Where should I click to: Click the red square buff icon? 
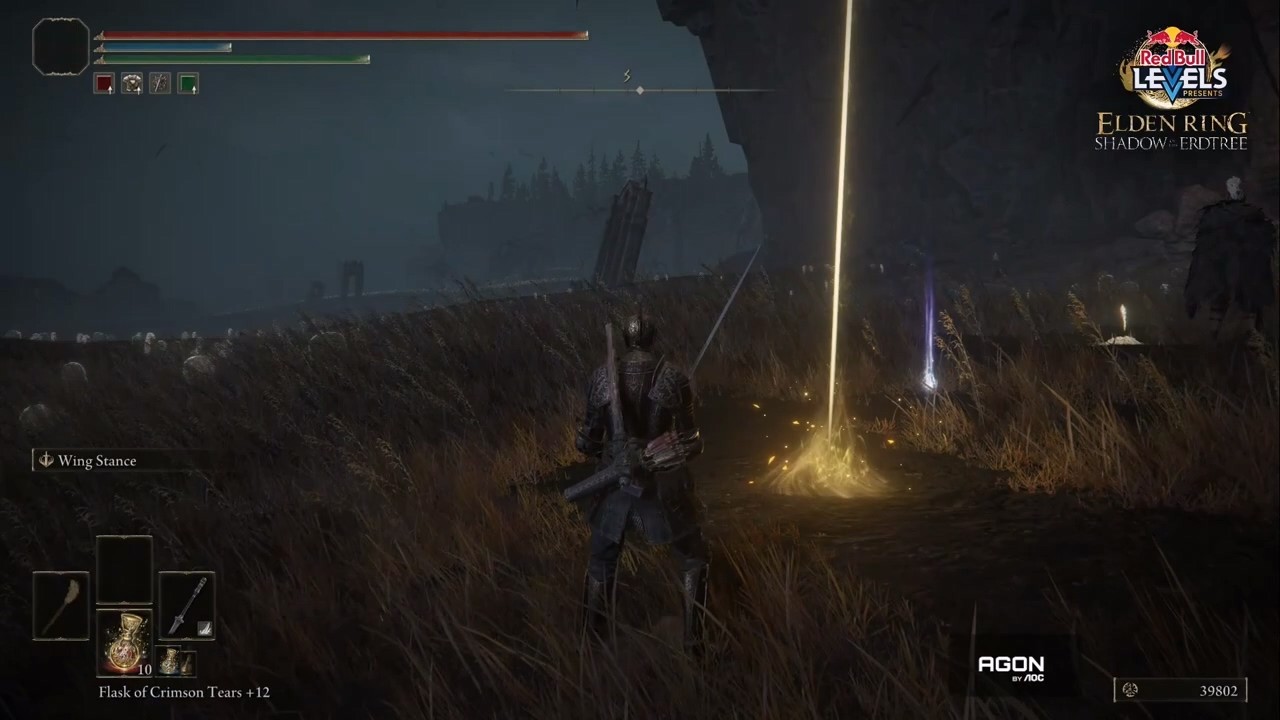pyautogui.click(x=104, y=84)
